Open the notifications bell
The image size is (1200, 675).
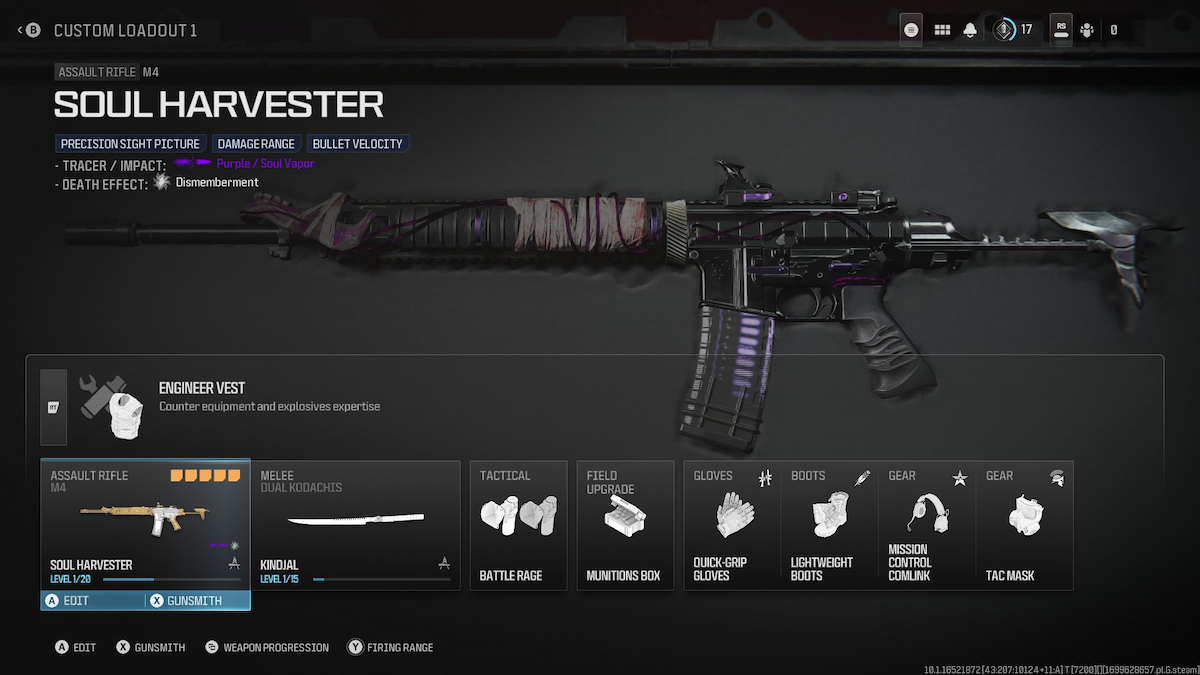click(970, 30)
